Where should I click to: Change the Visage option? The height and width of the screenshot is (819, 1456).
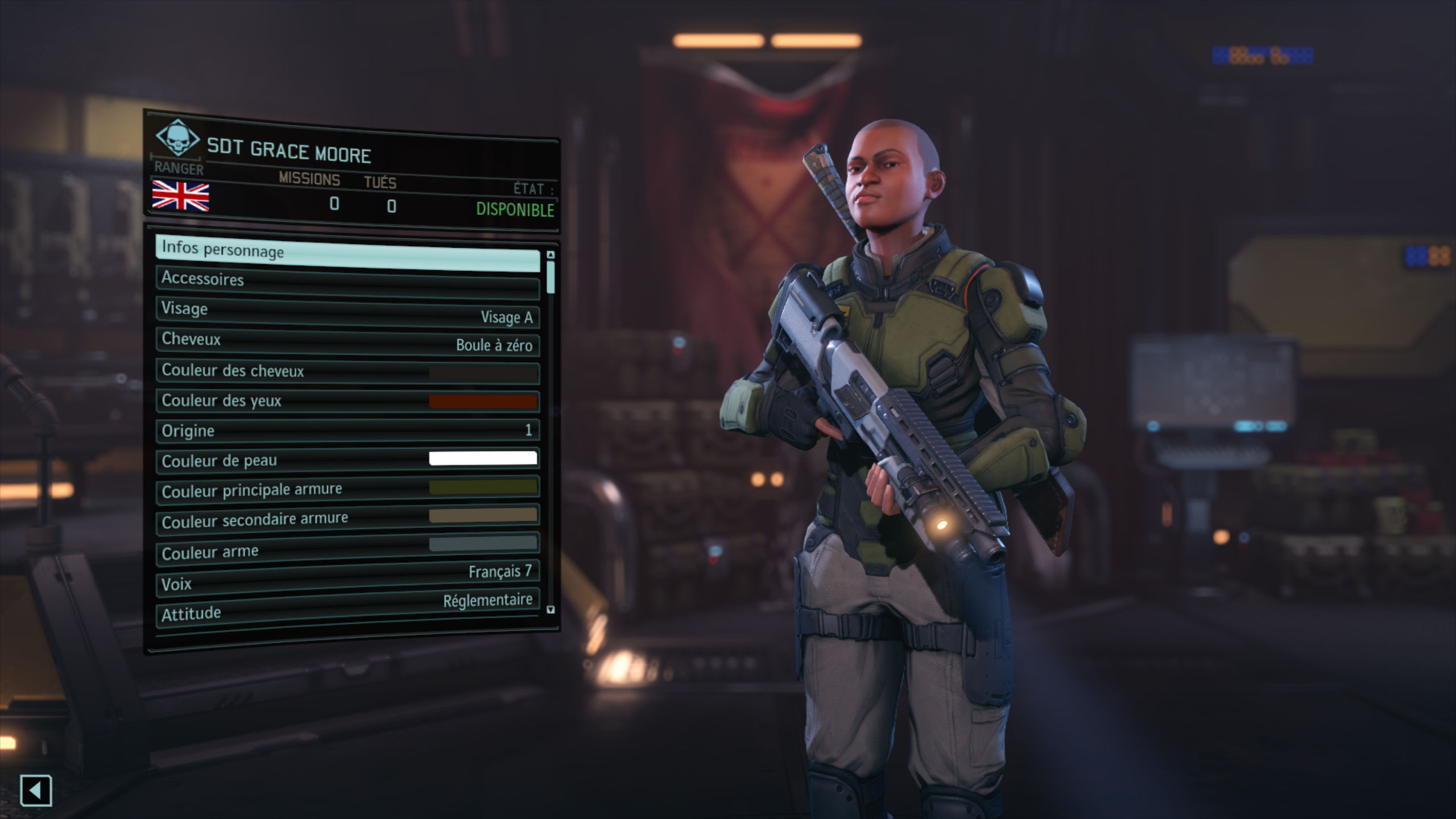(x=347, y=312)
